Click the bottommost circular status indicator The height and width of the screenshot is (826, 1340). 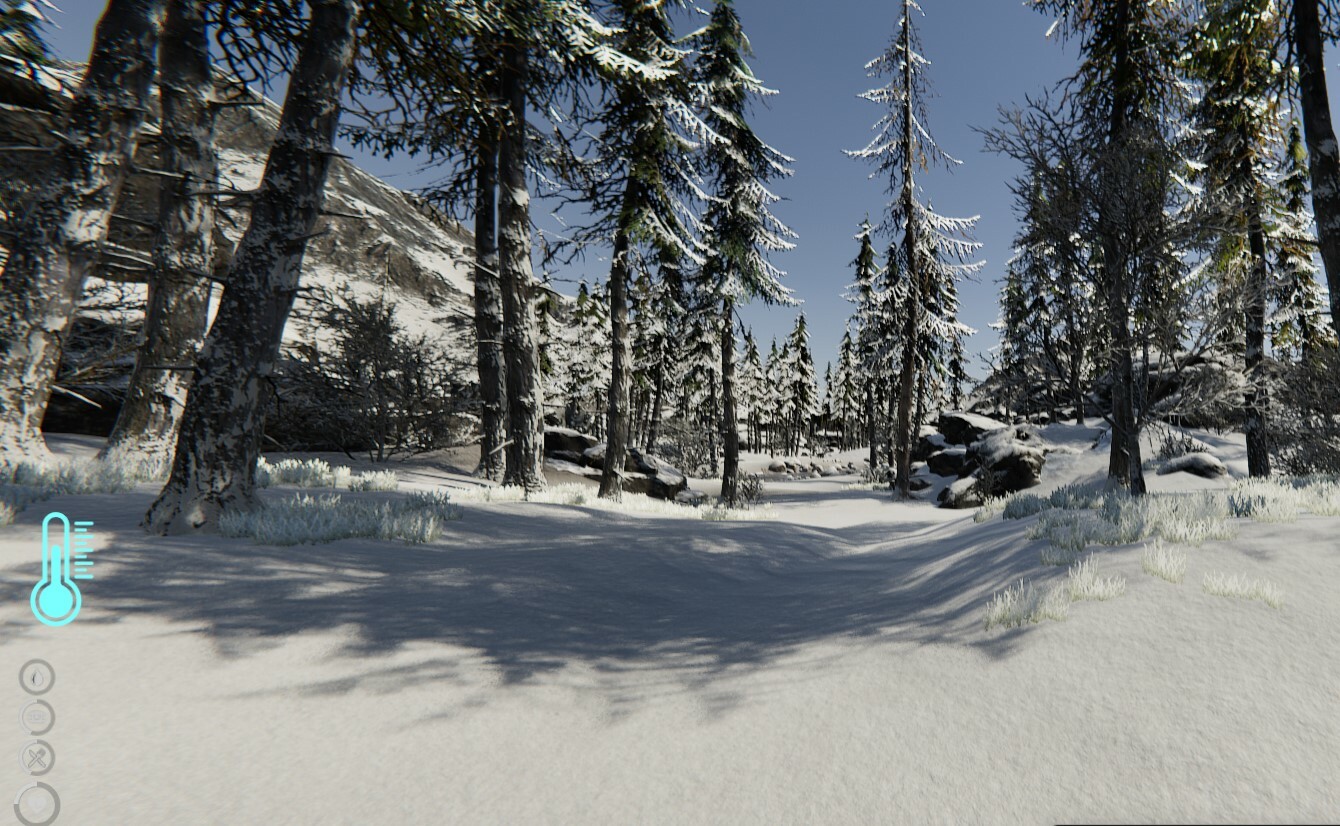click(x=37, y=804)
